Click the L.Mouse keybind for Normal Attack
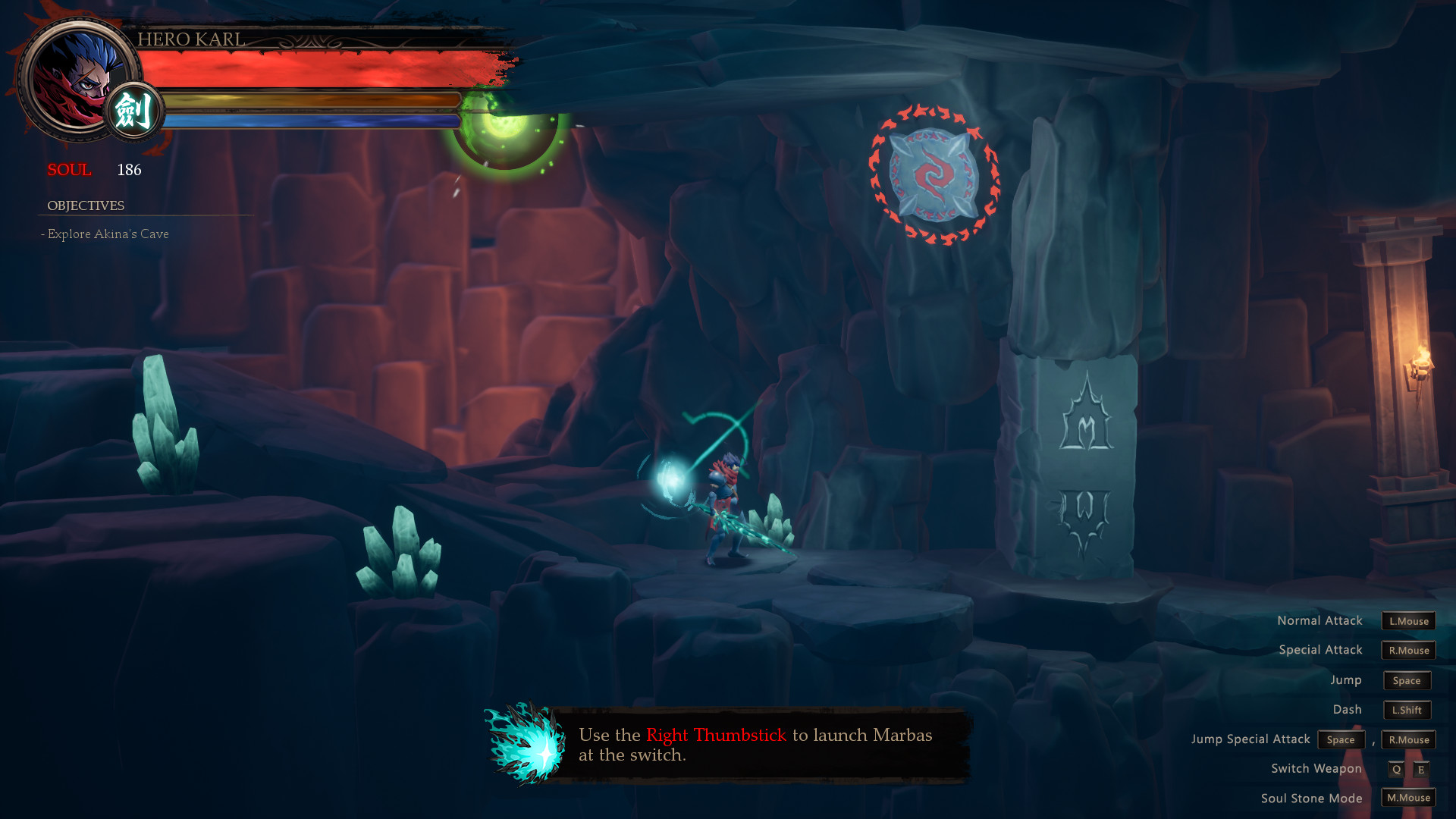Image resolution: width=1456 pixels, height=819 pixels. [1407, 620]
